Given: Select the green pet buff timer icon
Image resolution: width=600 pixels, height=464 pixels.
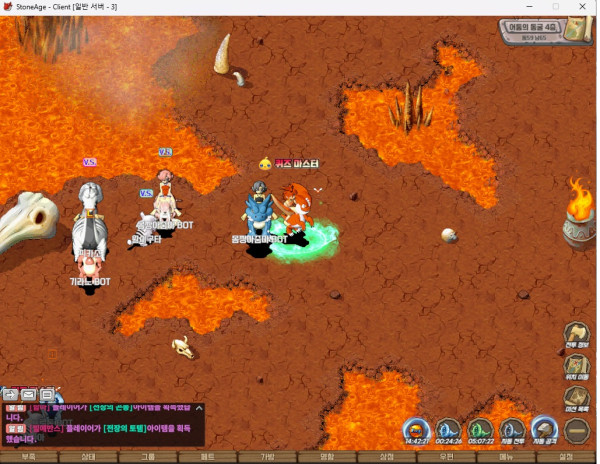Looking at the screenshot, I should click(480, 430).
